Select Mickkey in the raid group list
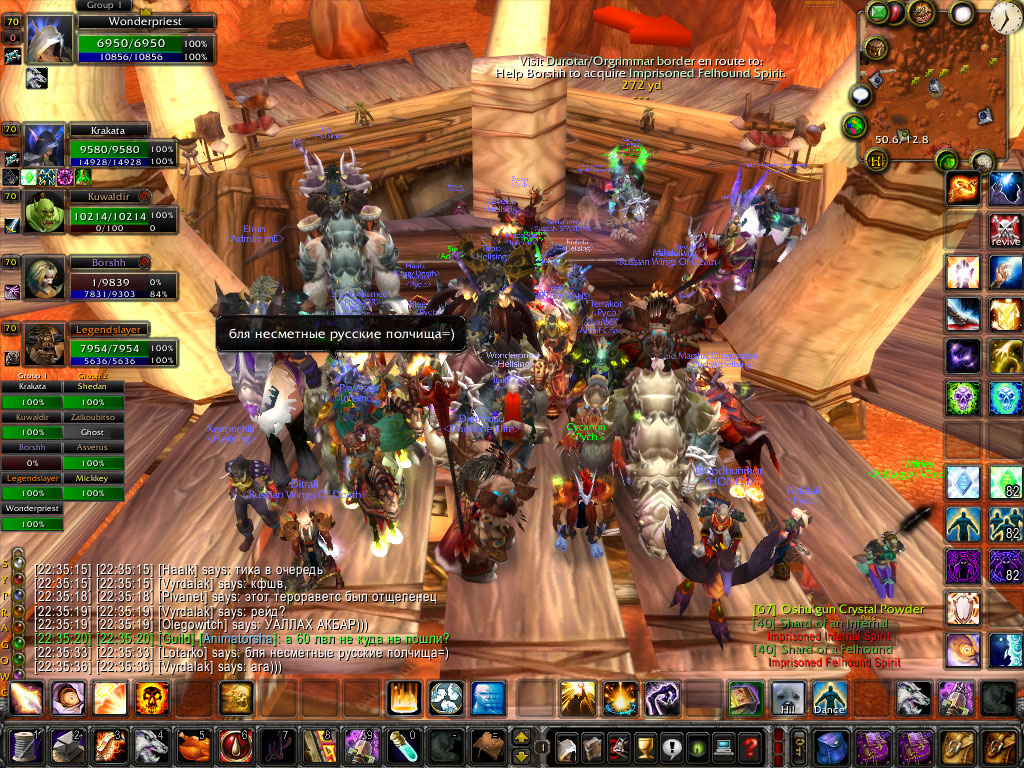 pos(93,479)
